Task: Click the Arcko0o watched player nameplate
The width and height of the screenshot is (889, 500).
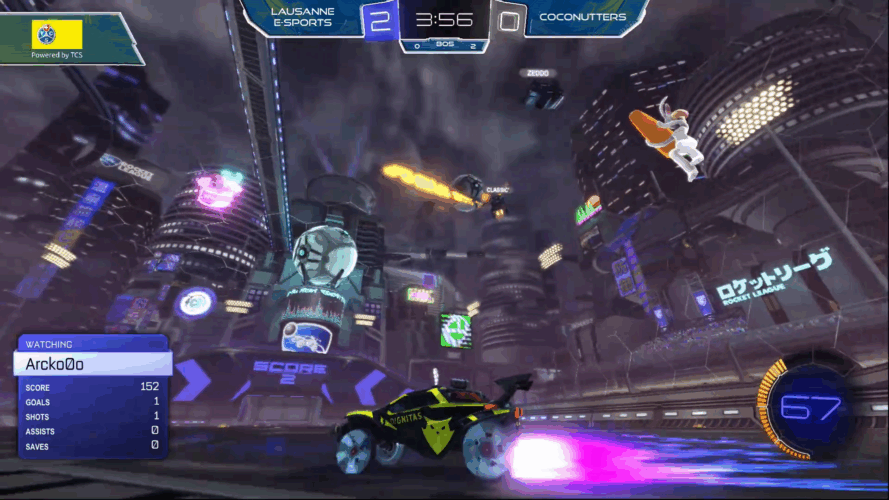Action: coord(92,363)
